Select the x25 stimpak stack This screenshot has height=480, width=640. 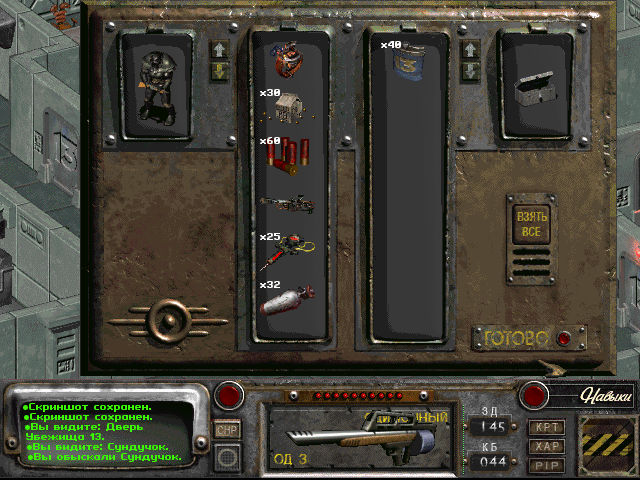coord(288,250)
